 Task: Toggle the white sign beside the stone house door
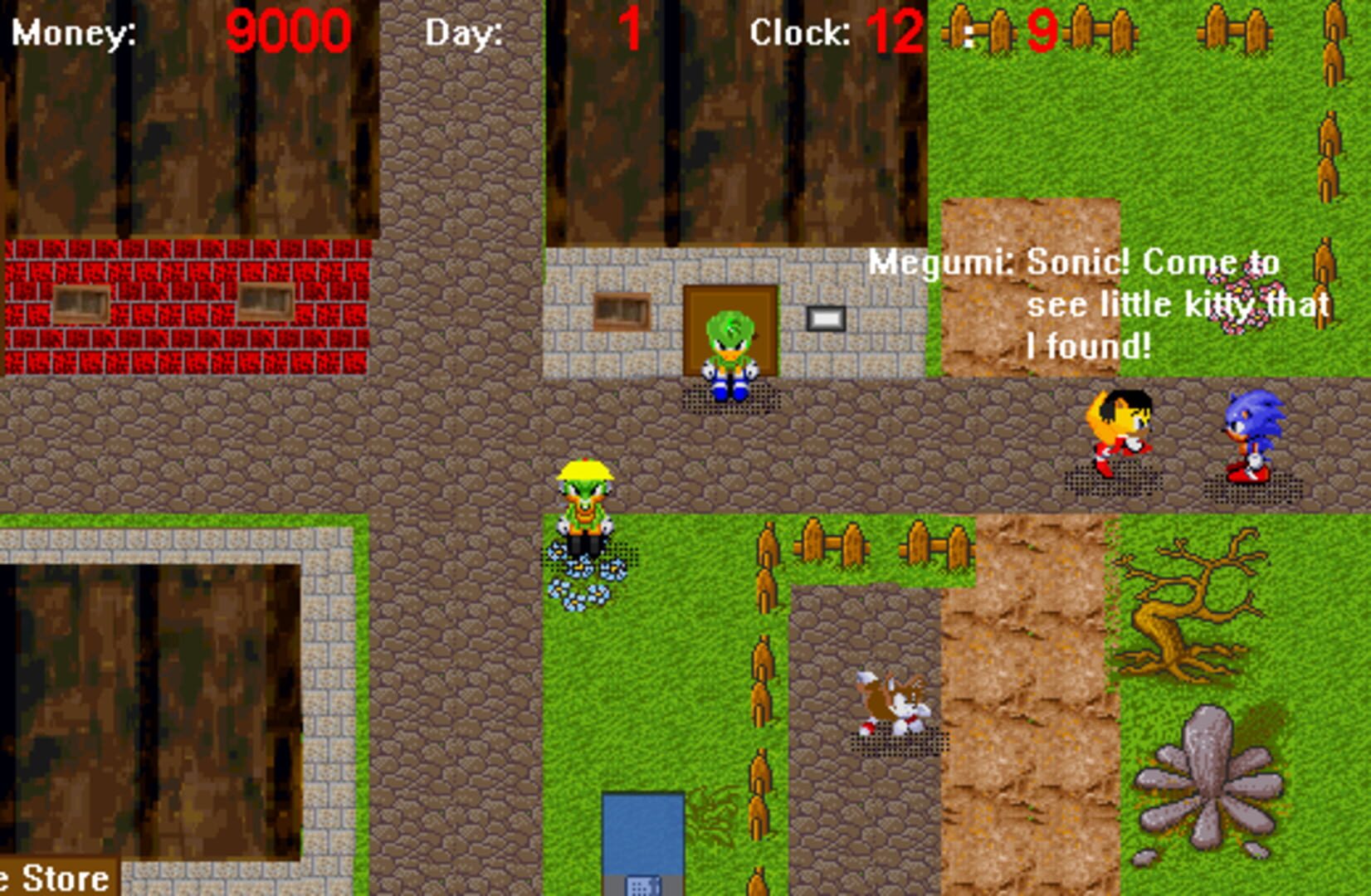click(x=826, y=317)
